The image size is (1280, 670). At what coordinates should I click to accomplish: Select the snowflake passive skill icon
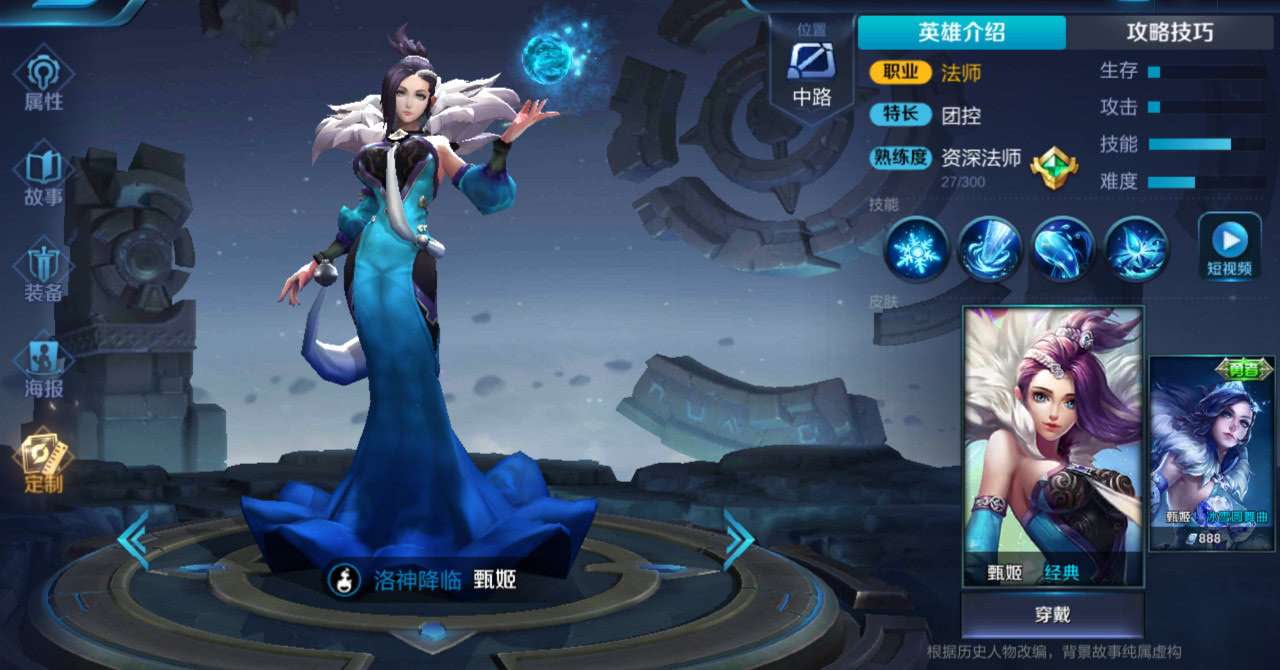916,248
